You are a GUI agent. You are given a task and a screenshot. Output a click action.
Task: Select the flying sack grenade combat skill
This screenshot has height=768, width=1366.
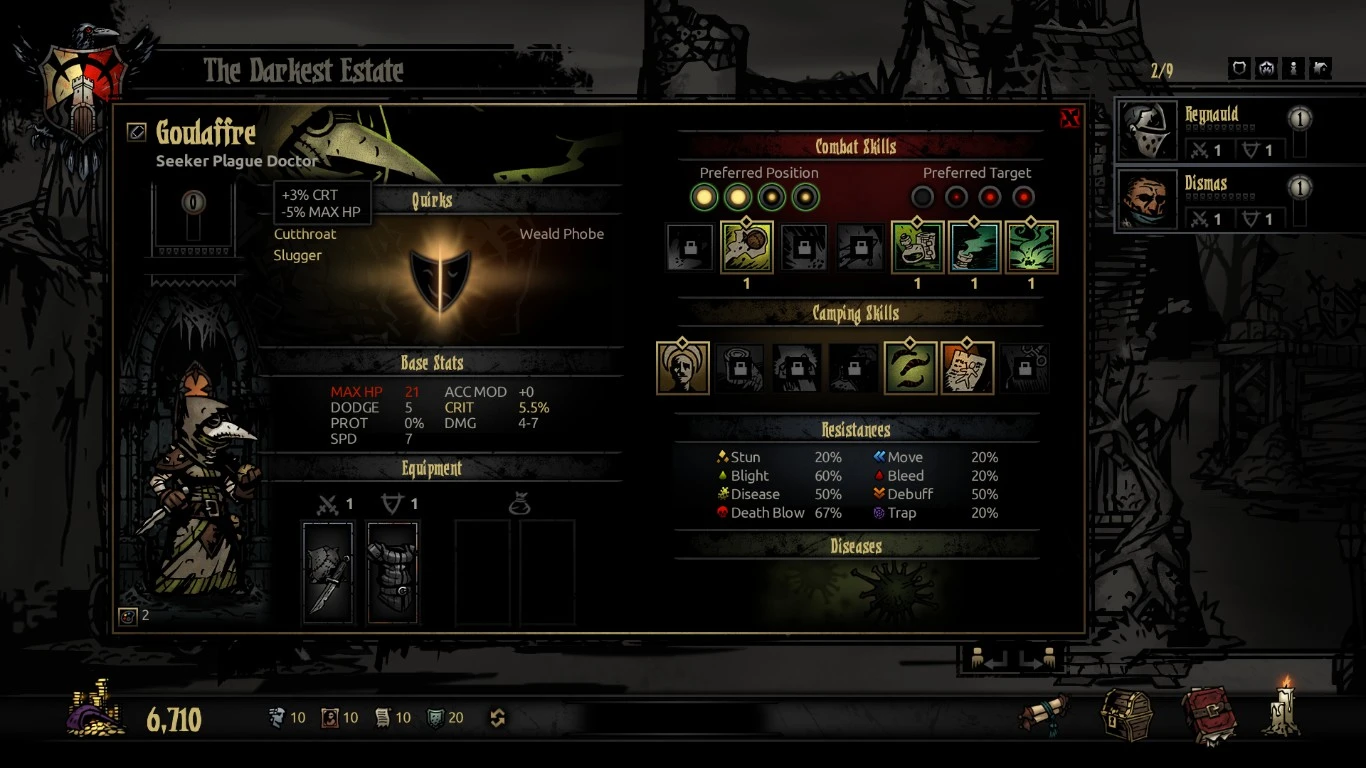[746, 247]
